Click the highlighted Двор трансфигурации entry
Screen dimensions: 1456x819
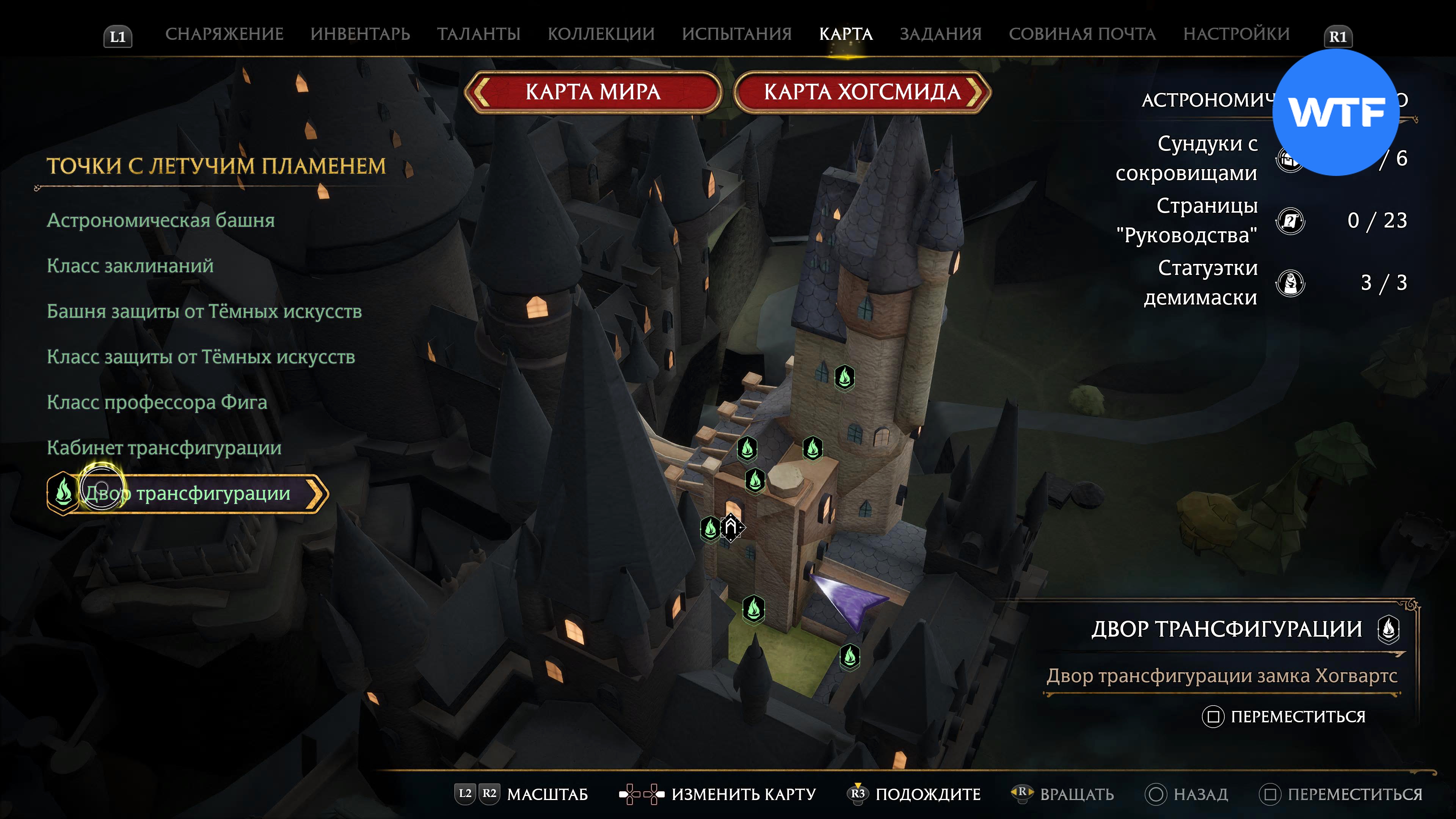point(188,493)
